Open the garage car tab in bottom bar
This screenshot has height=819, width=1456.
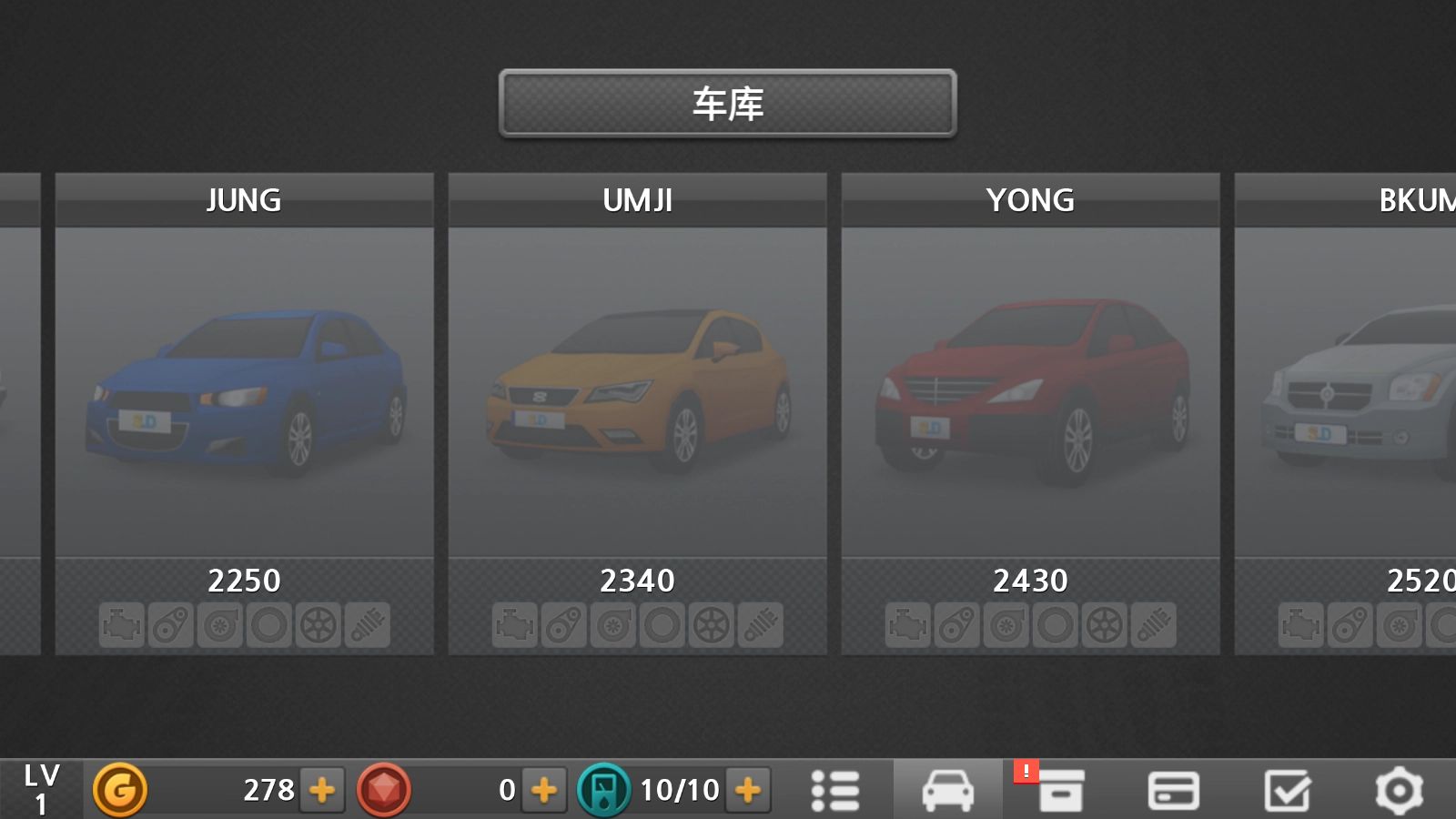pyautogui.click(x=948, y=789)
